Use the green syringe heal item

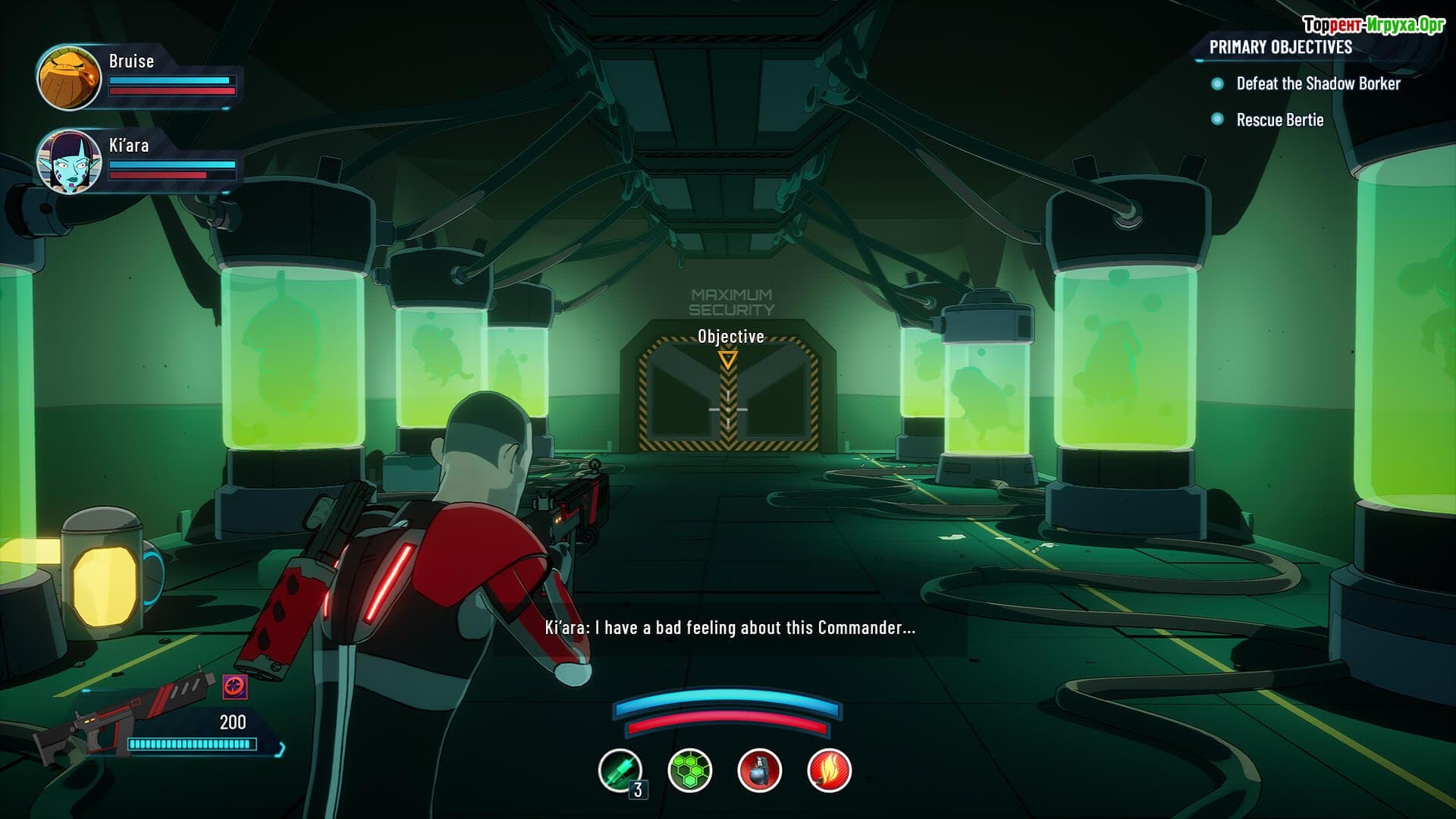[620, 770]
